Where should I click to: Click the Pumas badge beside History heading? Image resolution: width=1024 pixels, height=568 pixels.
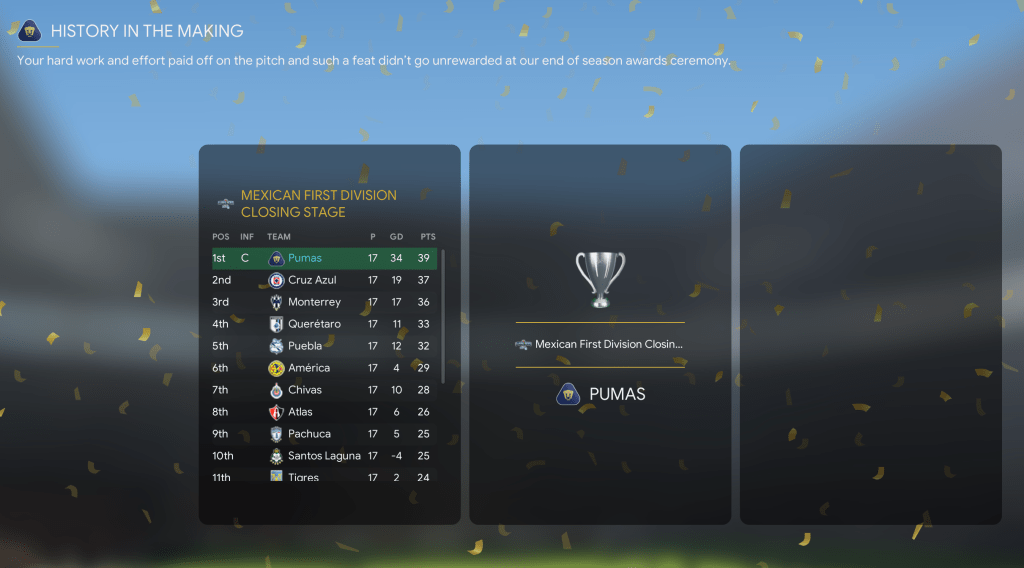[29, 31]
